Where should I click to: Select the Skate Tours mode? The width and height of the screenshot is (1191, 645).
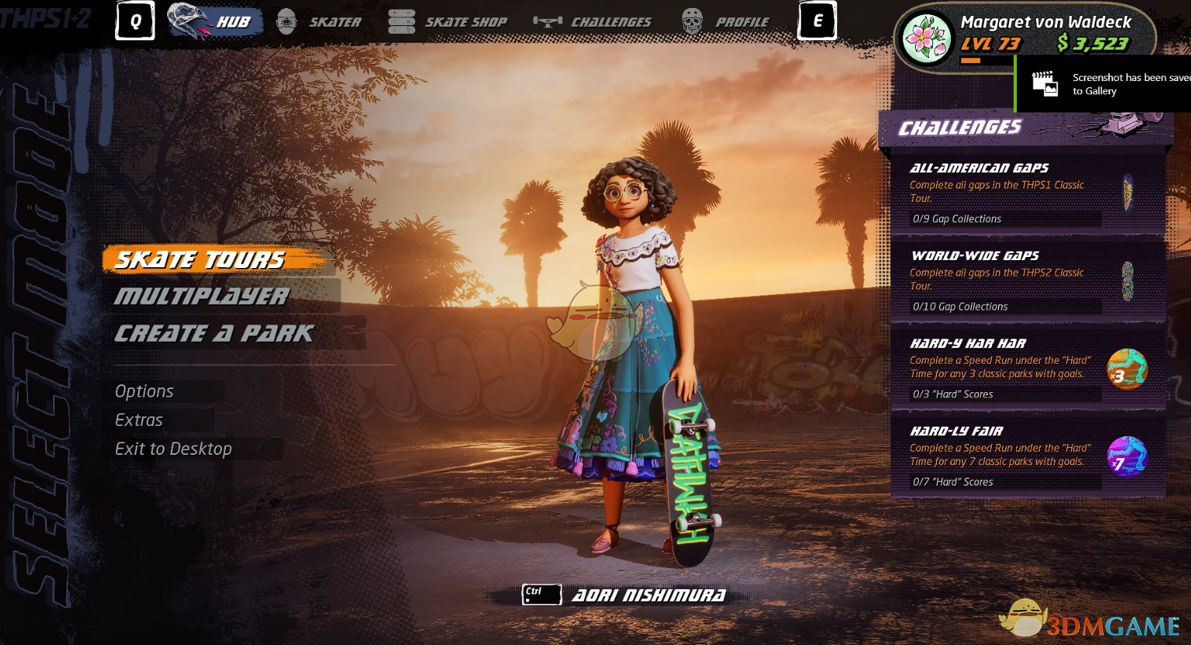pos(200,260)
